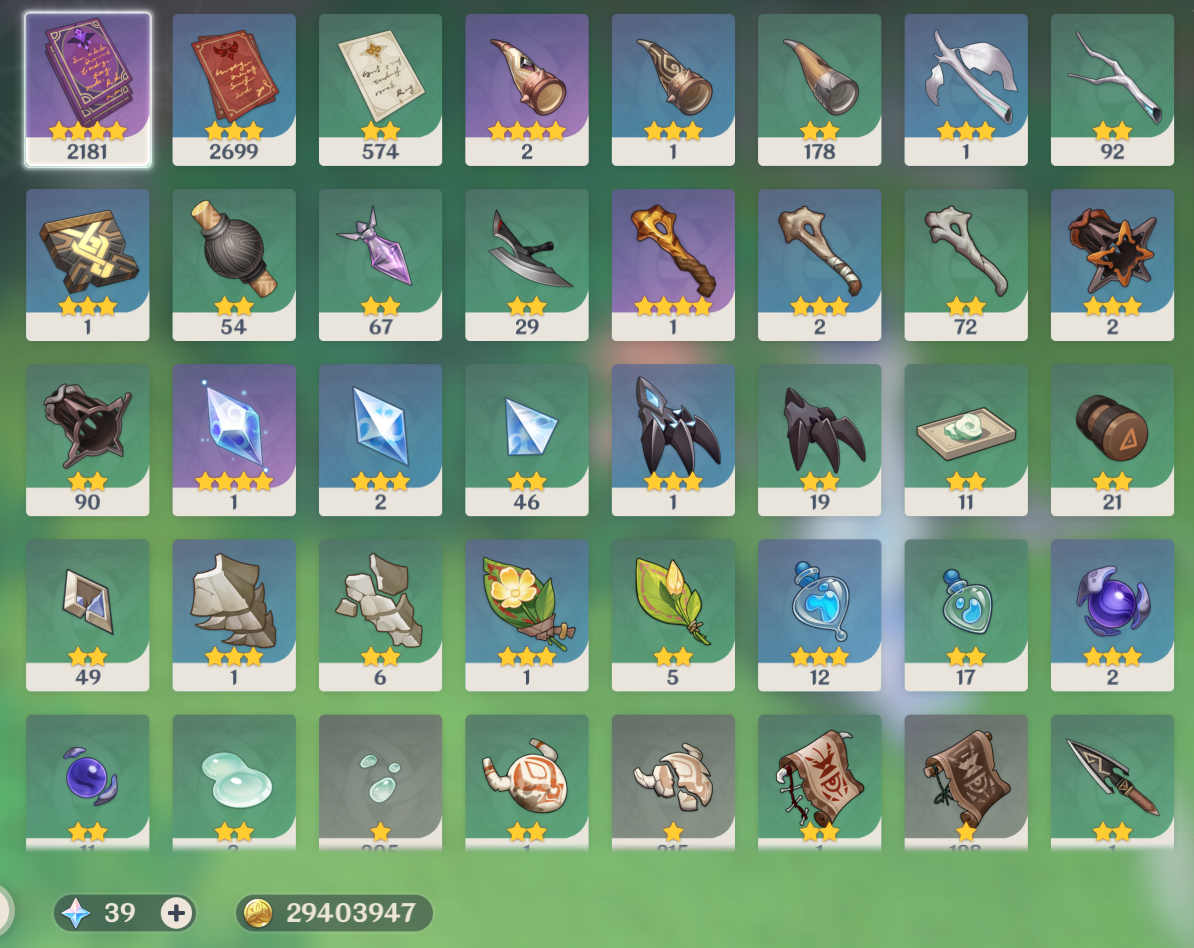Pick the green potion bottle with 17
This screenshot has height=948, width=1194.
click(x=966, y=613)
